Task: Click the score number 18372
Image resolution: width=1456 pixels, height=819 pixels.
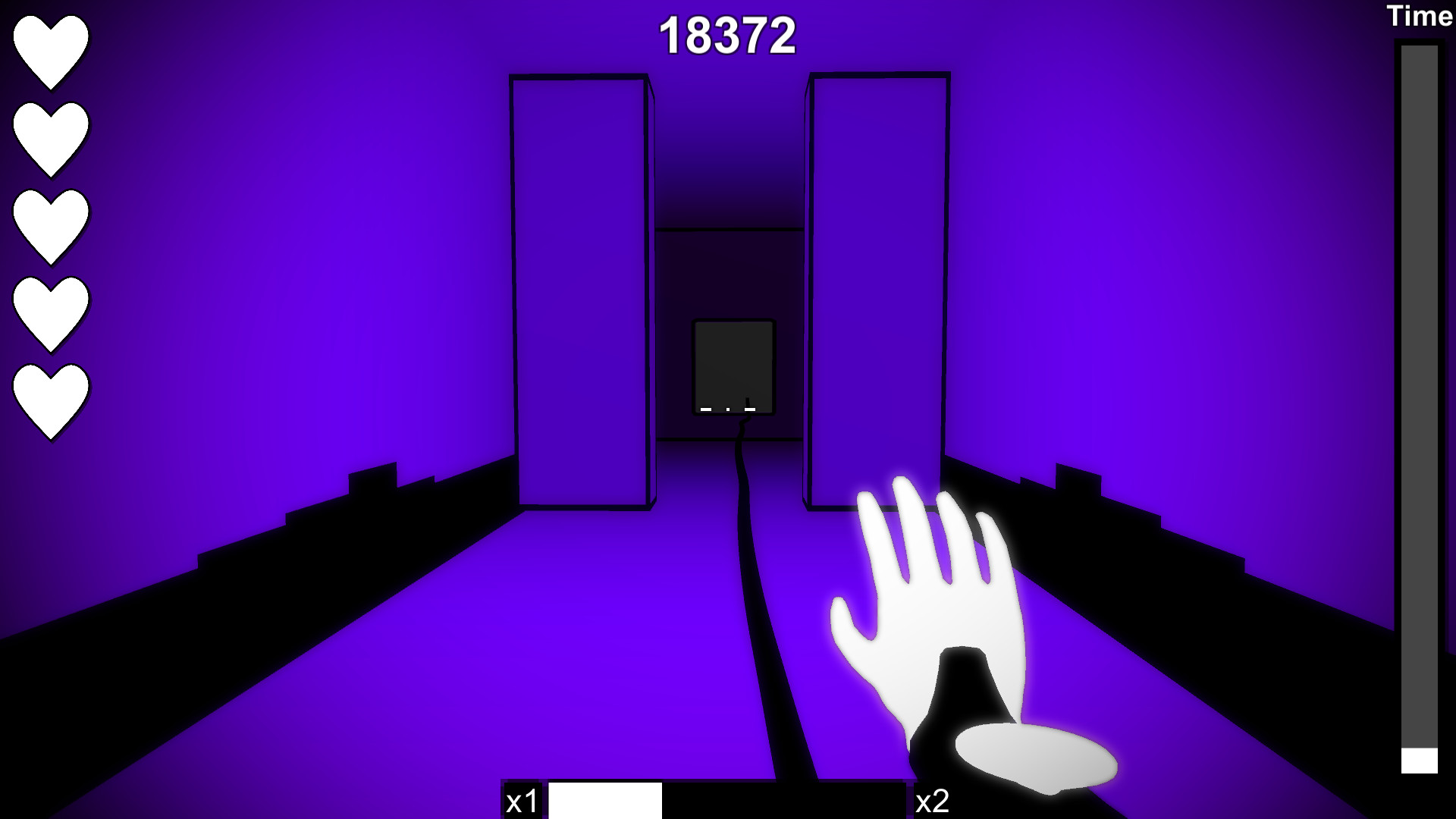Action: tap(730, 34)
